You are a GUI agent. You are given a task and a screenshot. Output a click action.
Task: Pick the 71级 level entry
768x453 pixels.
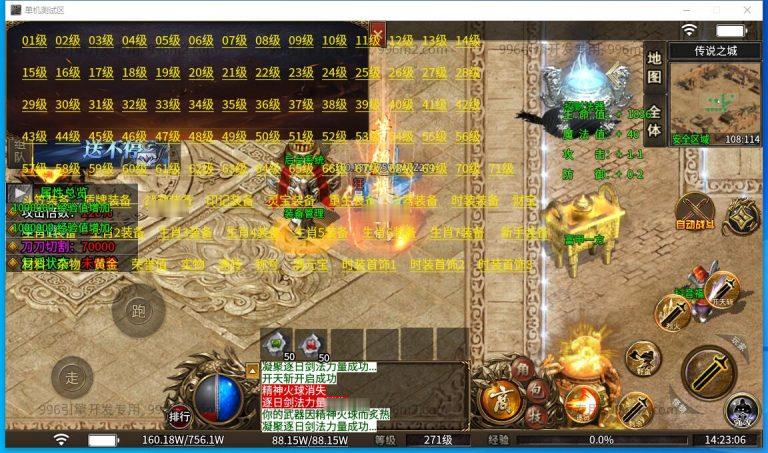[x=501, y=169]
